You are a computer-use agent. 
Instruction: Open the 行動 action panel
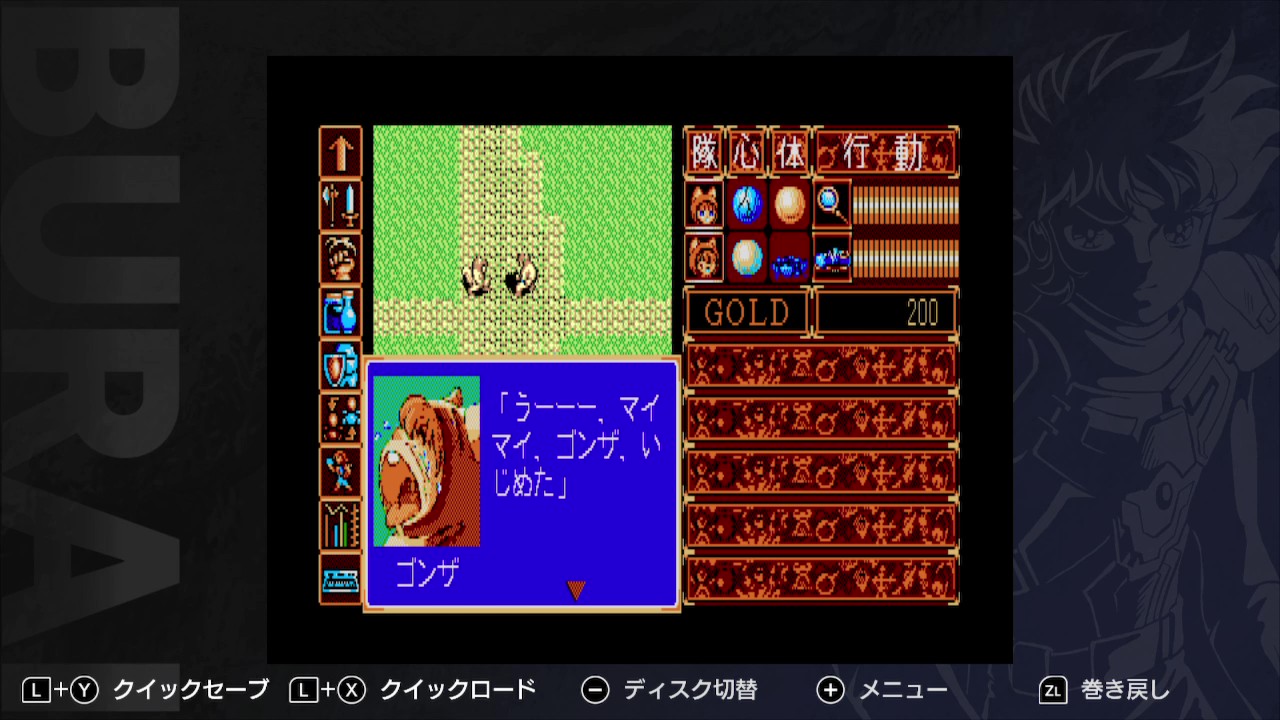885,150
